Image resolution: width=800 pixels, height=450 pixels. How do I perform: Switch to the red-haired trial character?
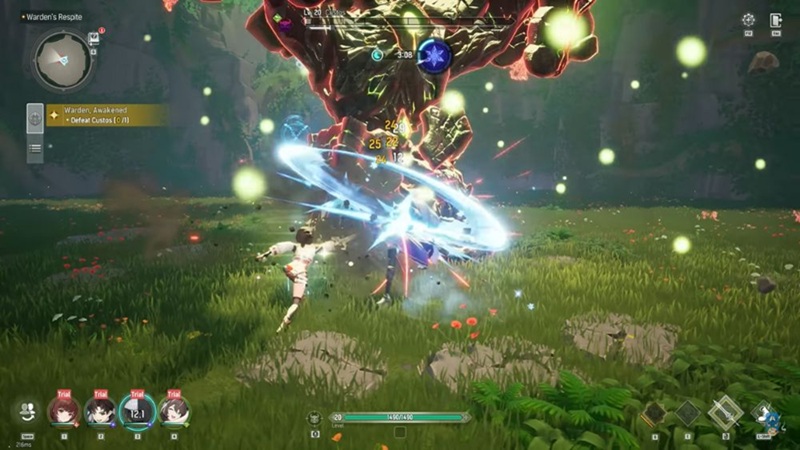(63, 410)
